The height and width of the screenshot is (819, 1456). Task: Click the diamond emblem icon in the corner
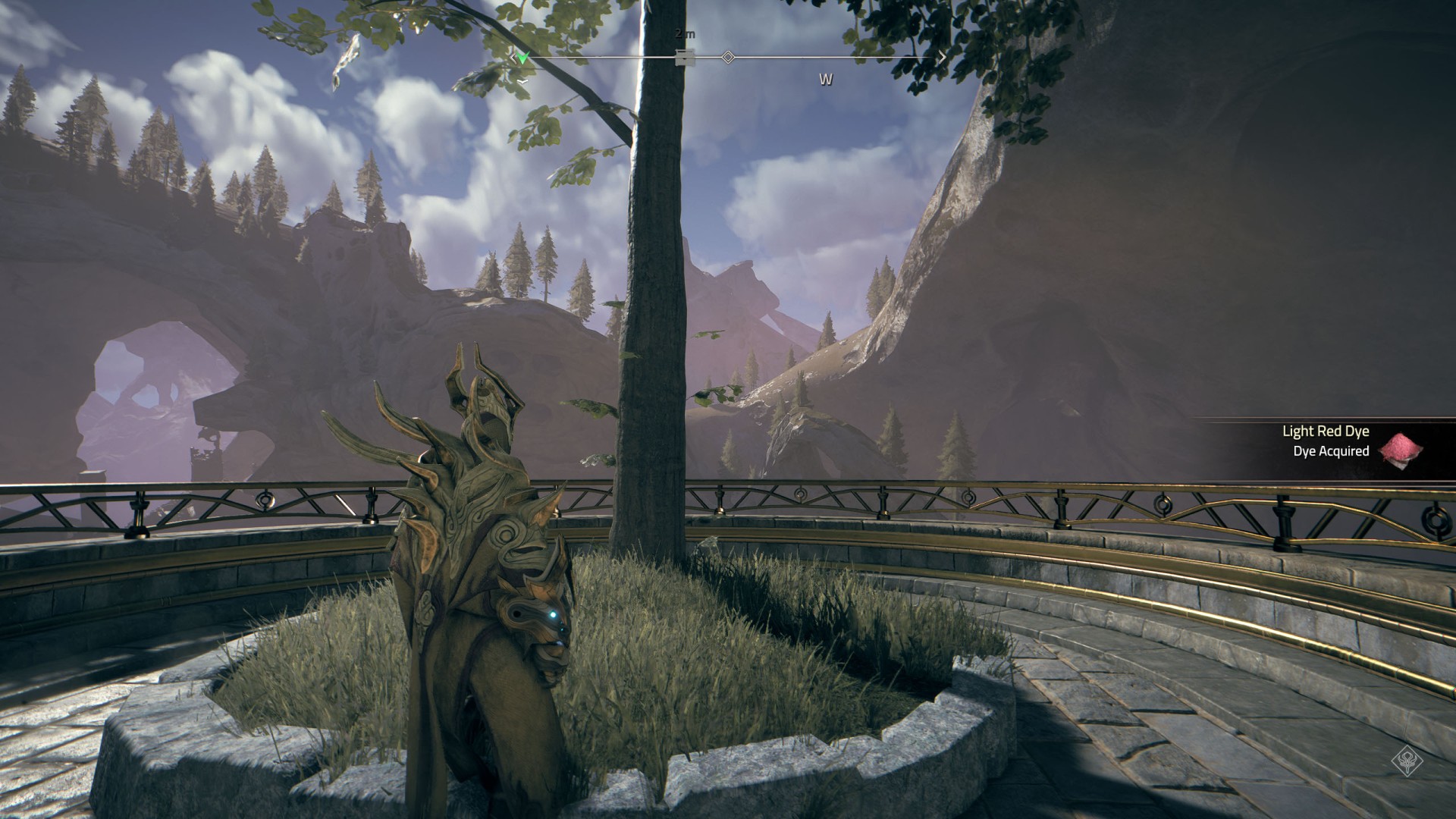(1407, 761)
